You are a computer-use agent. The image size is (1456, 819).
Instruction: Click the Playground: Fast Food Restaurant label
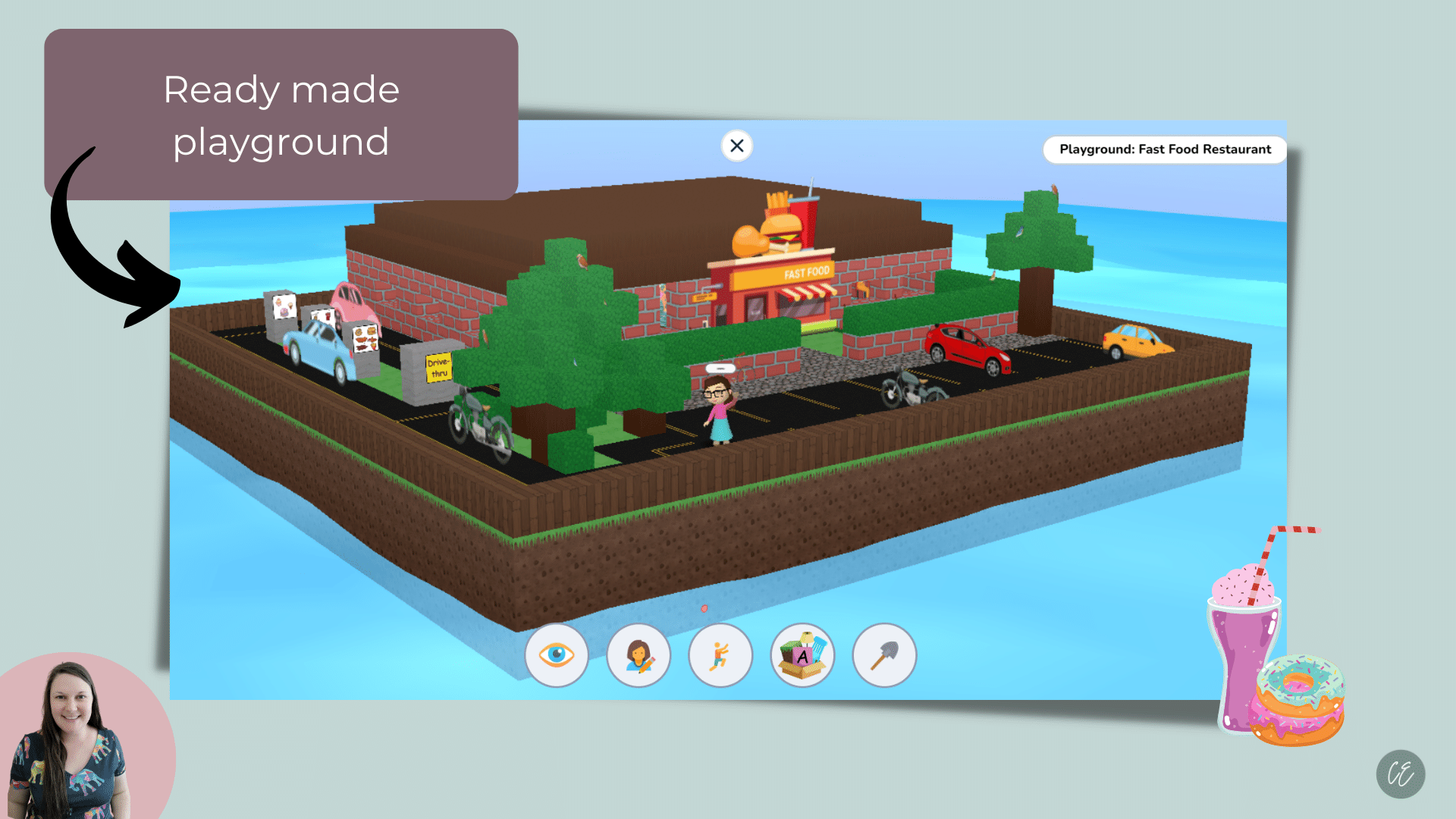(x=1165, y=149)
